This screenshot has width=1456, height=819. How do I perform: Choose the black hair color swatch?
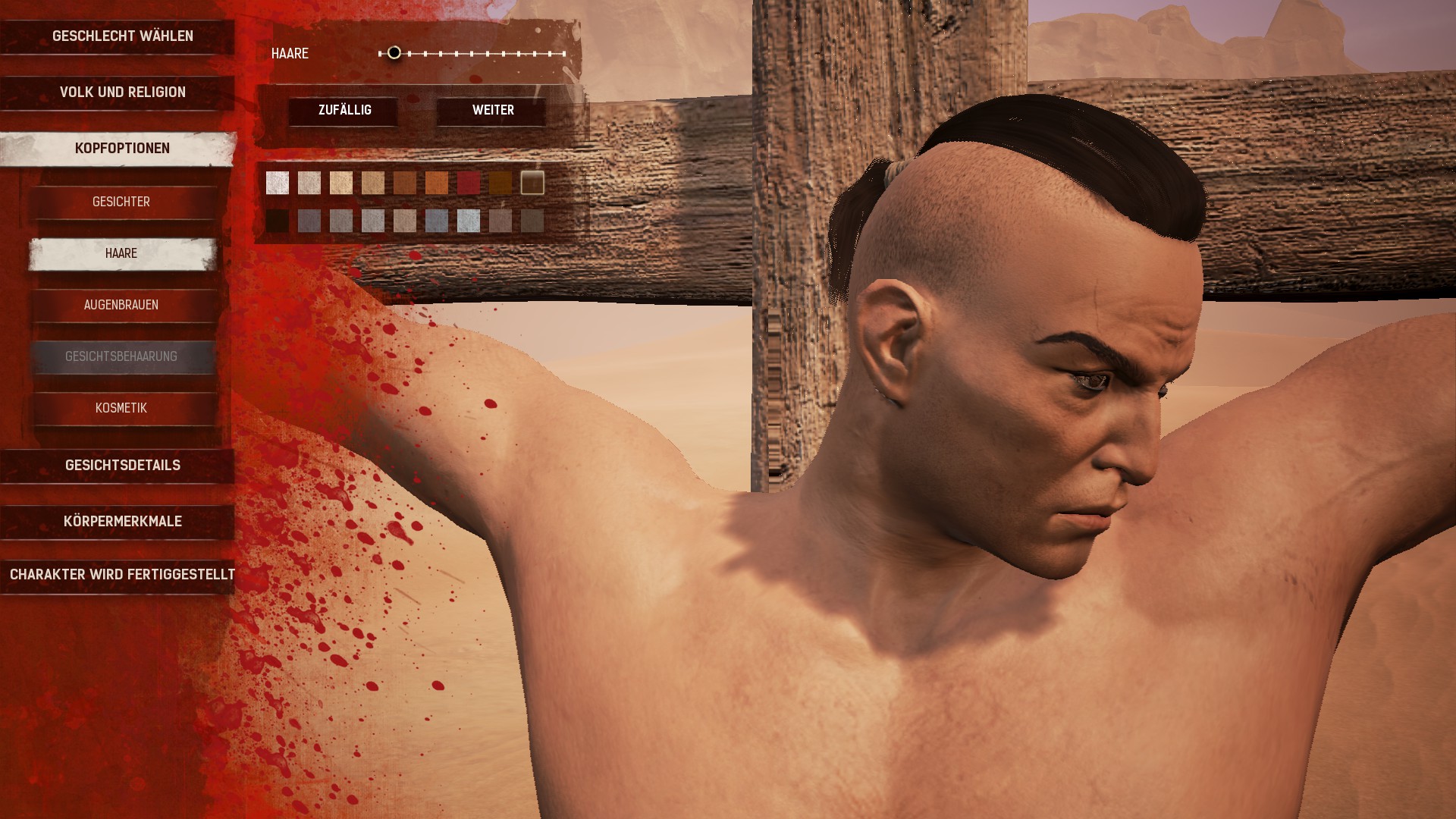[x=278, y=221]
